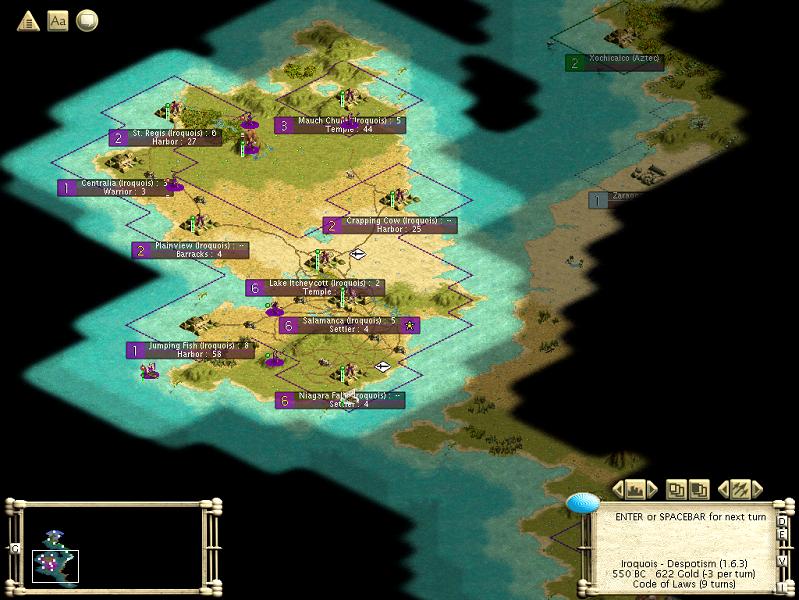The width and height of the screenshot is (799, 600).
Task: Click the blue orb to end turn
Action: (x=582, y=503)
